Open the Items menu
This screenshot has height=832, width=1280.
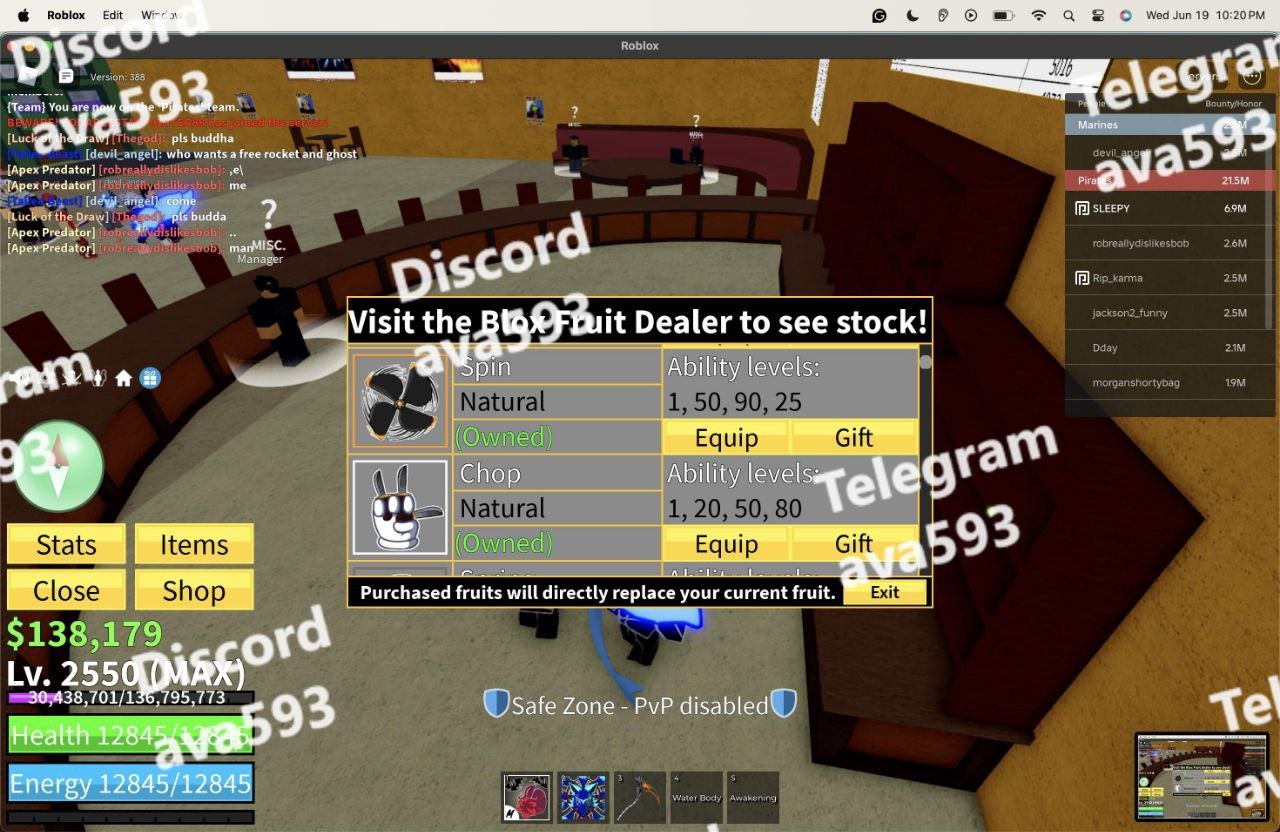pyautogui.click(x=194, y=544)
